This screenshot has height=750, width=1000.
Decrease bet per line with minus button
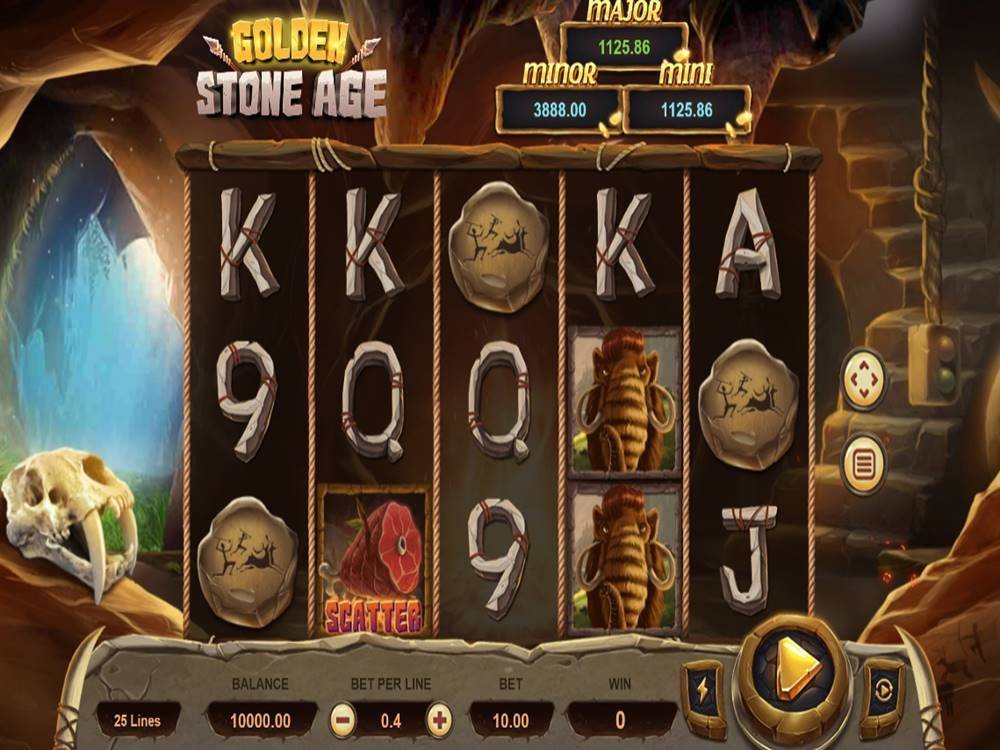(x=343, y=719)
